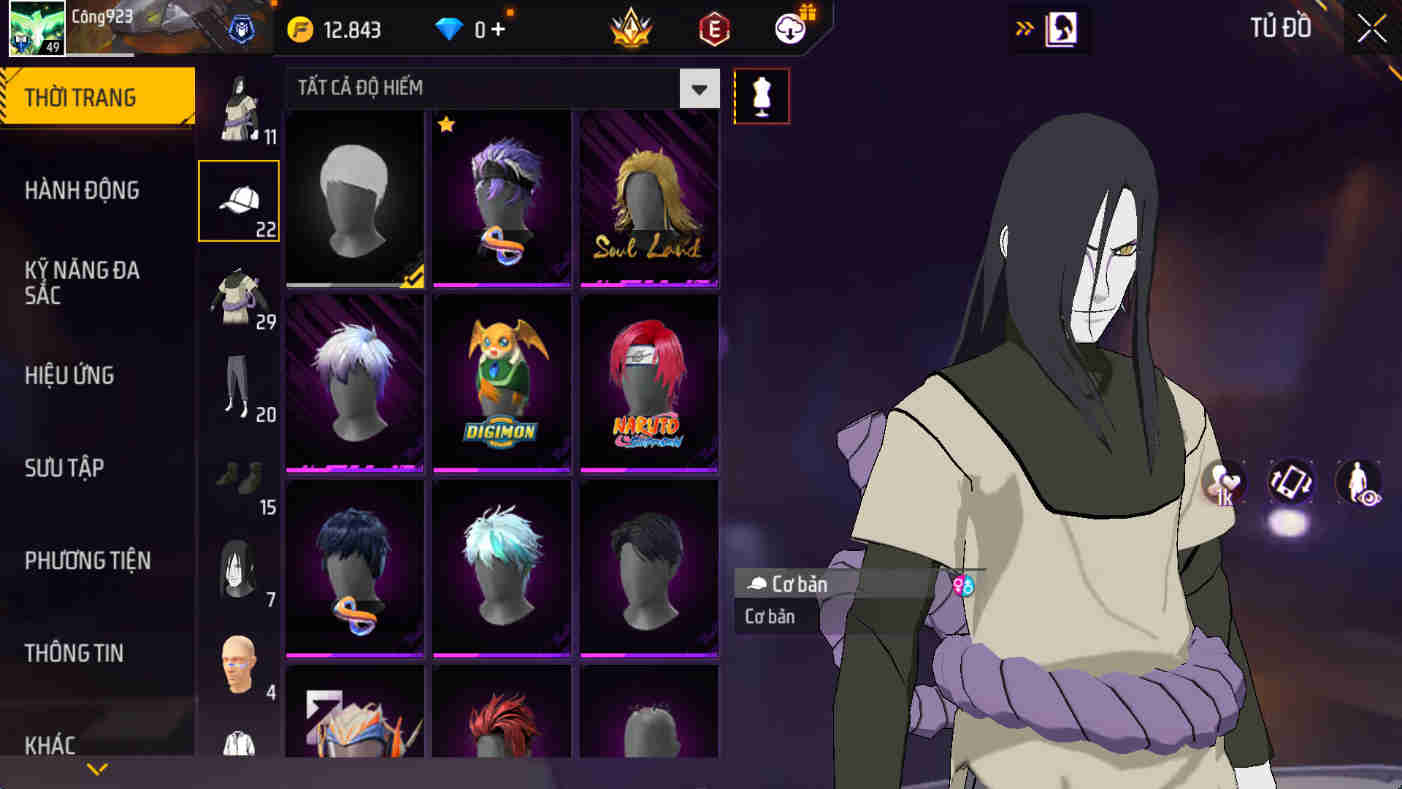Open the ranked crown icon in top bar
This screenshot has height=789, width=1402.
click(x=631, y=29)
